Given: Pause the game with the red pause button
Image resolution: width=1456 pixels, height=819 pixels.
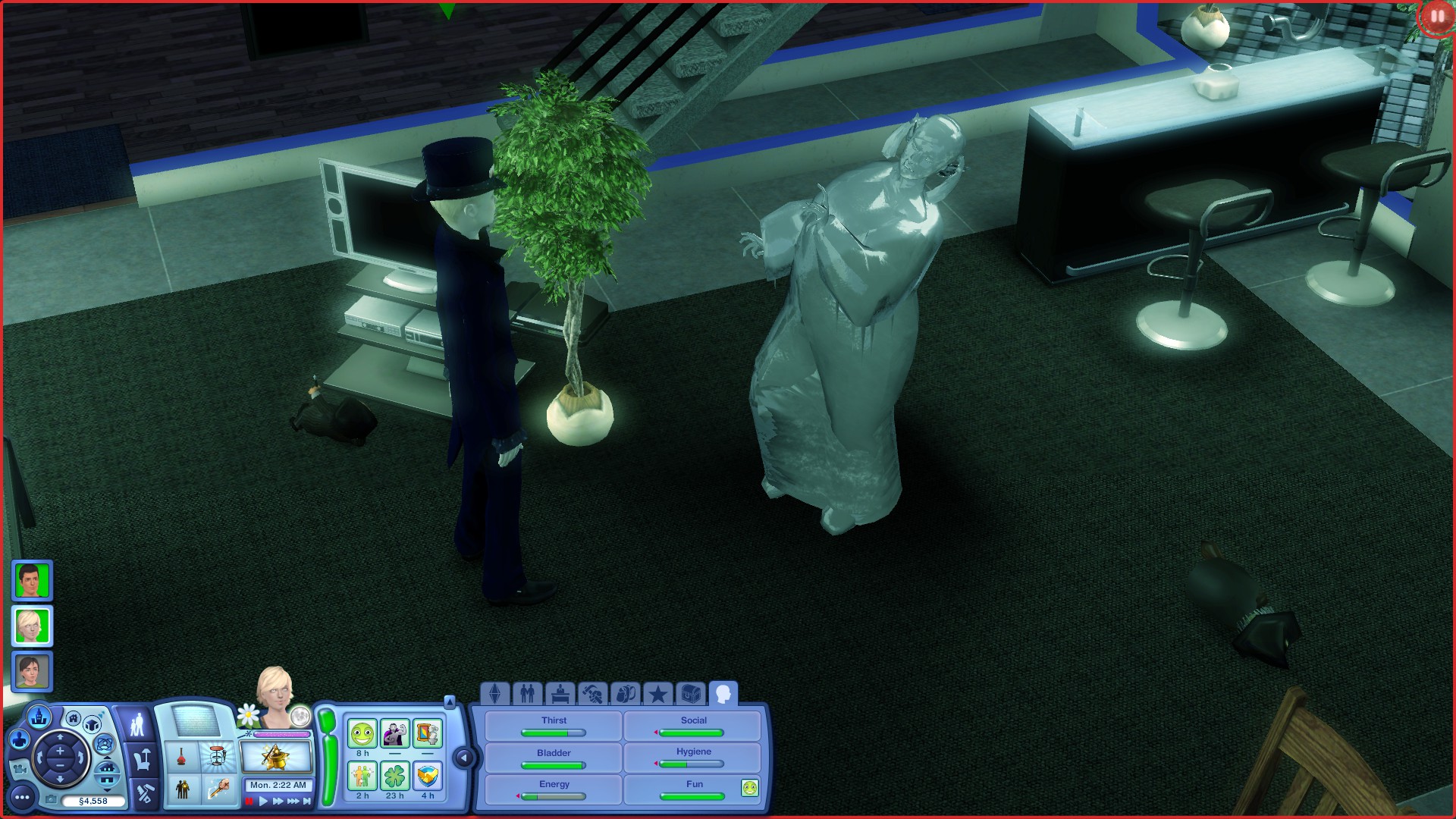Looking at the screenshot, I should pyautogui.click(x=248, y=801).
